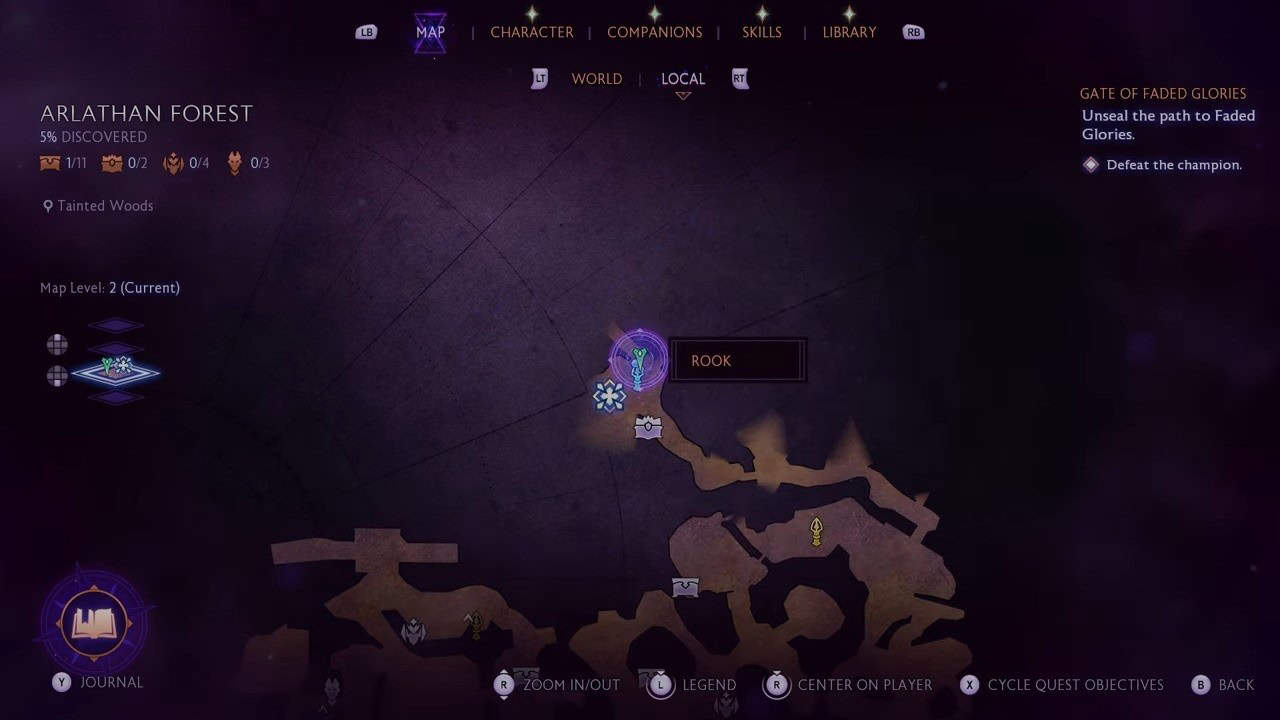Click the grey chest marker in the lower map

[685, 587]
